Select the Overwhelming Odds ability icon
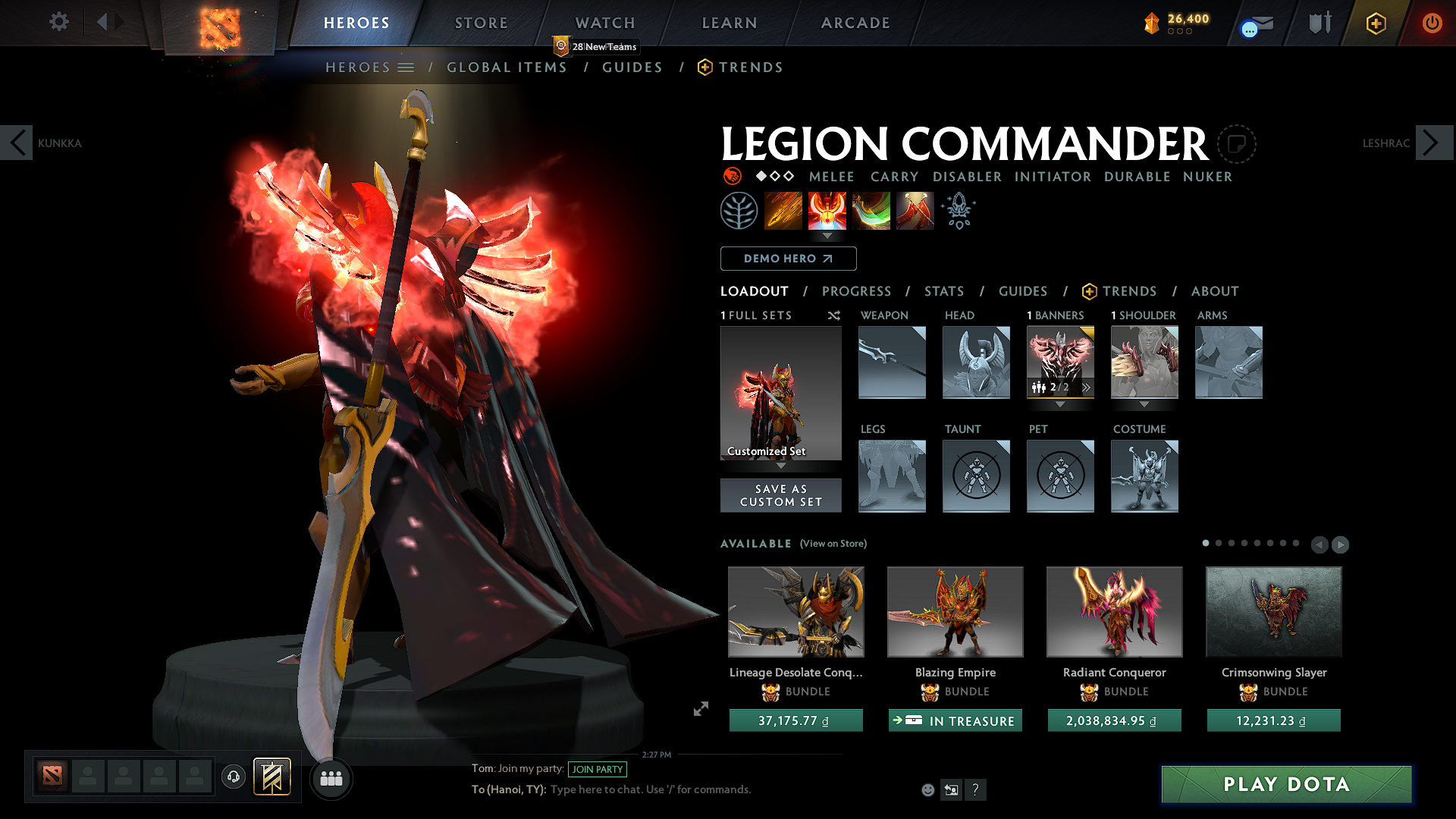The image size is (1456, 819). click(x=783, y=210)
